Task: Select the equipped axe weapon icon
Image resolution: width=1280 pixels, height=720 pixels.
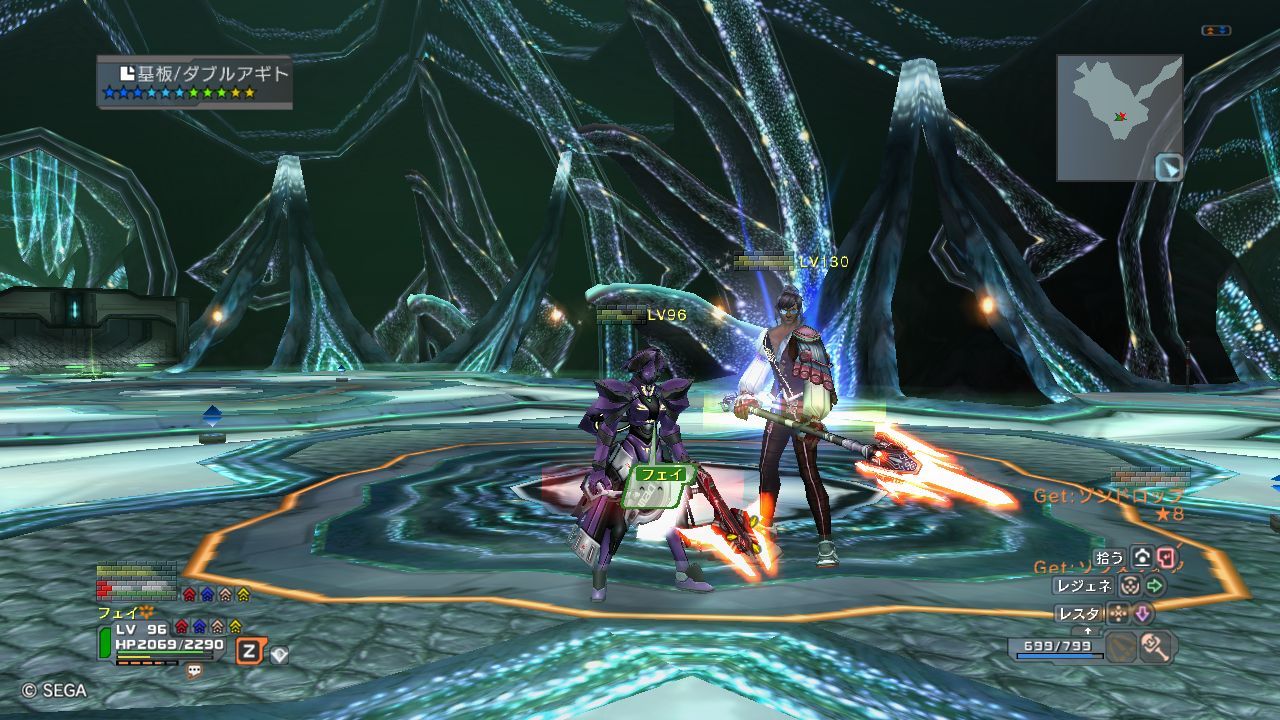Action: (x=1157, y=647)
